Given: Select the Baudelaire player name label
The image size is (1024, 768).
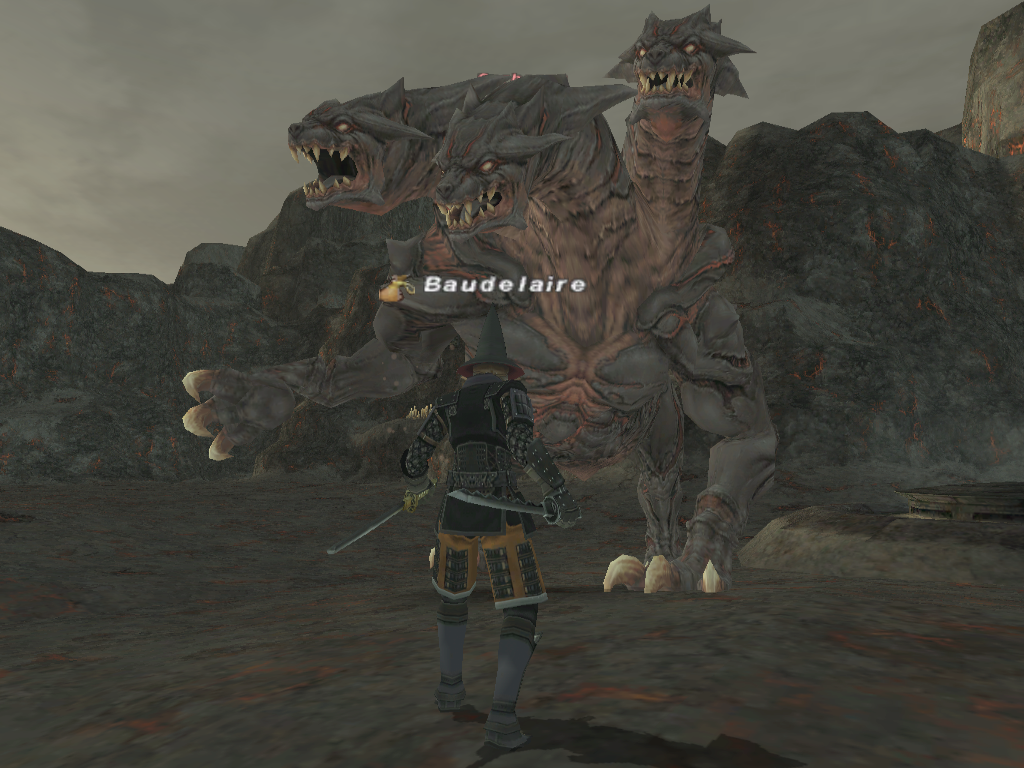Looking at the screenshot, I should pos(504,285).
